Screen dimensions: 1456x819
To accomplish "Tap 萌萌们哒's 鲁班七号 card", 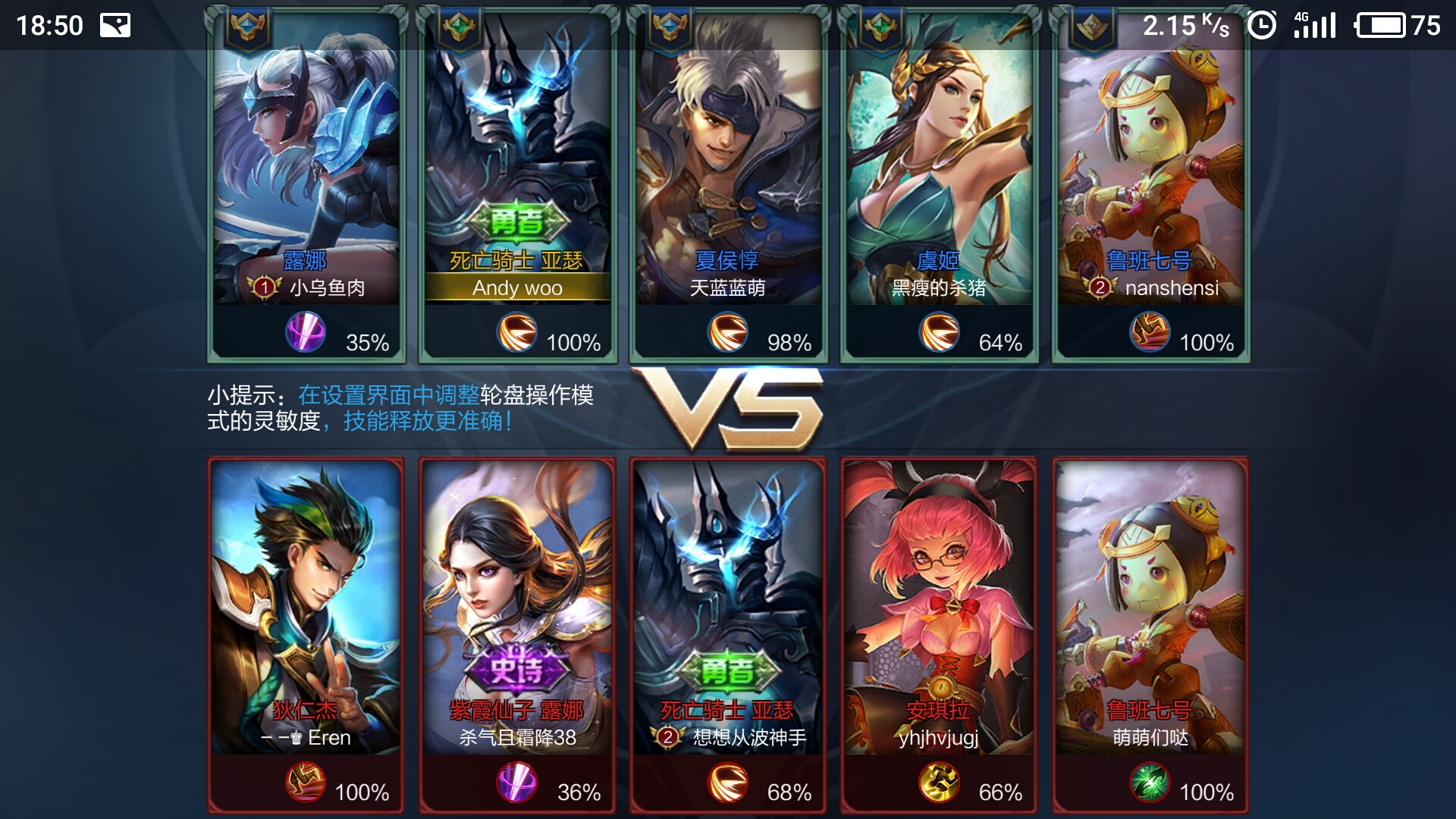I will coord(1150,607).
